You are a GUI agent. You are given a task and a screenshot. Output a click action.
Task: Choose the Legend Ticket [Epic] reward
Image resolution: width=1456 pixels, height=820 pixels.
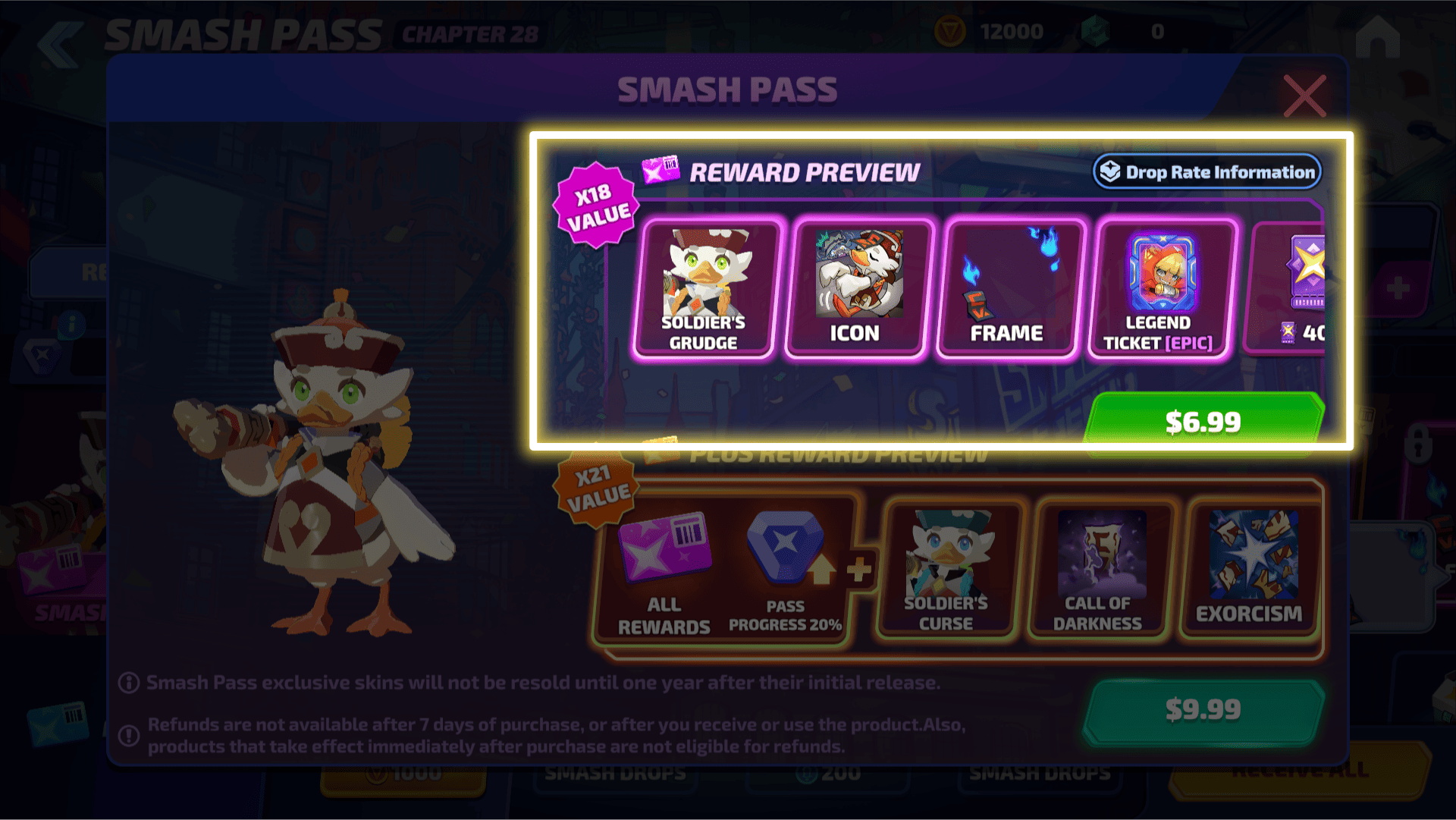[x=1159, y=288]
